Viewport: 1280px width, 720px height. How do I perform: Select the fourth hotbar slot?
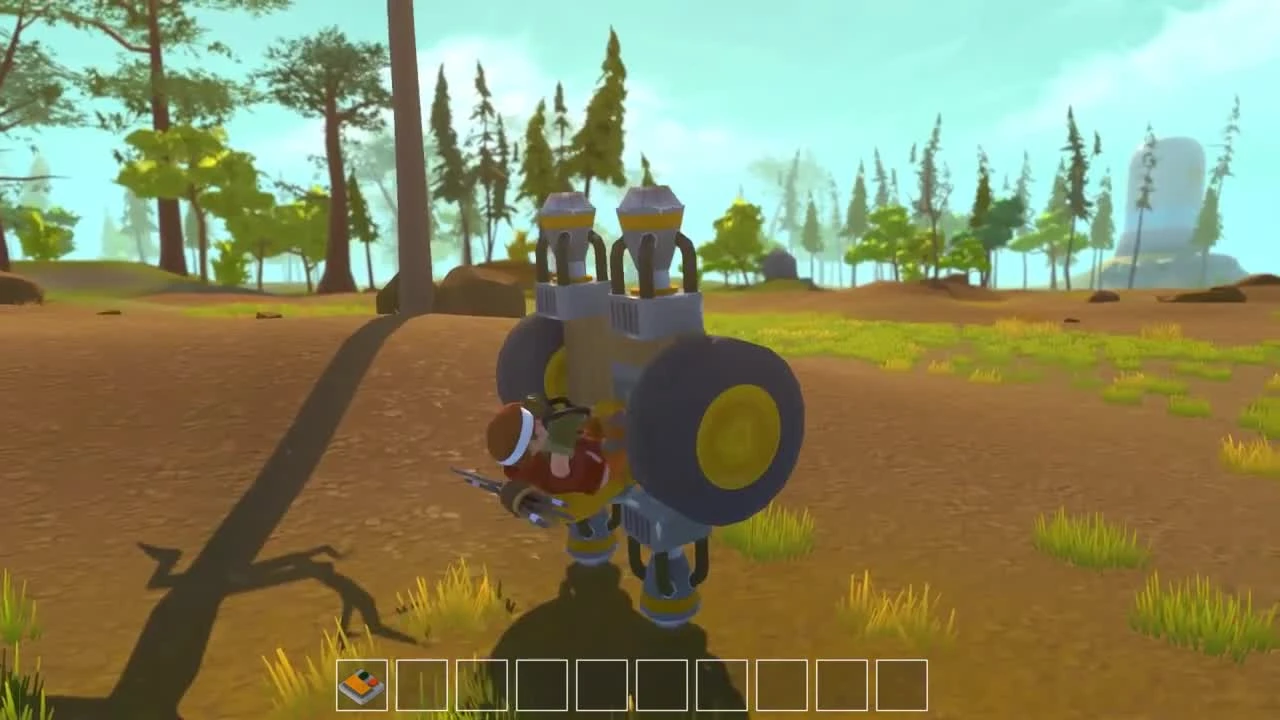[540, 686]
